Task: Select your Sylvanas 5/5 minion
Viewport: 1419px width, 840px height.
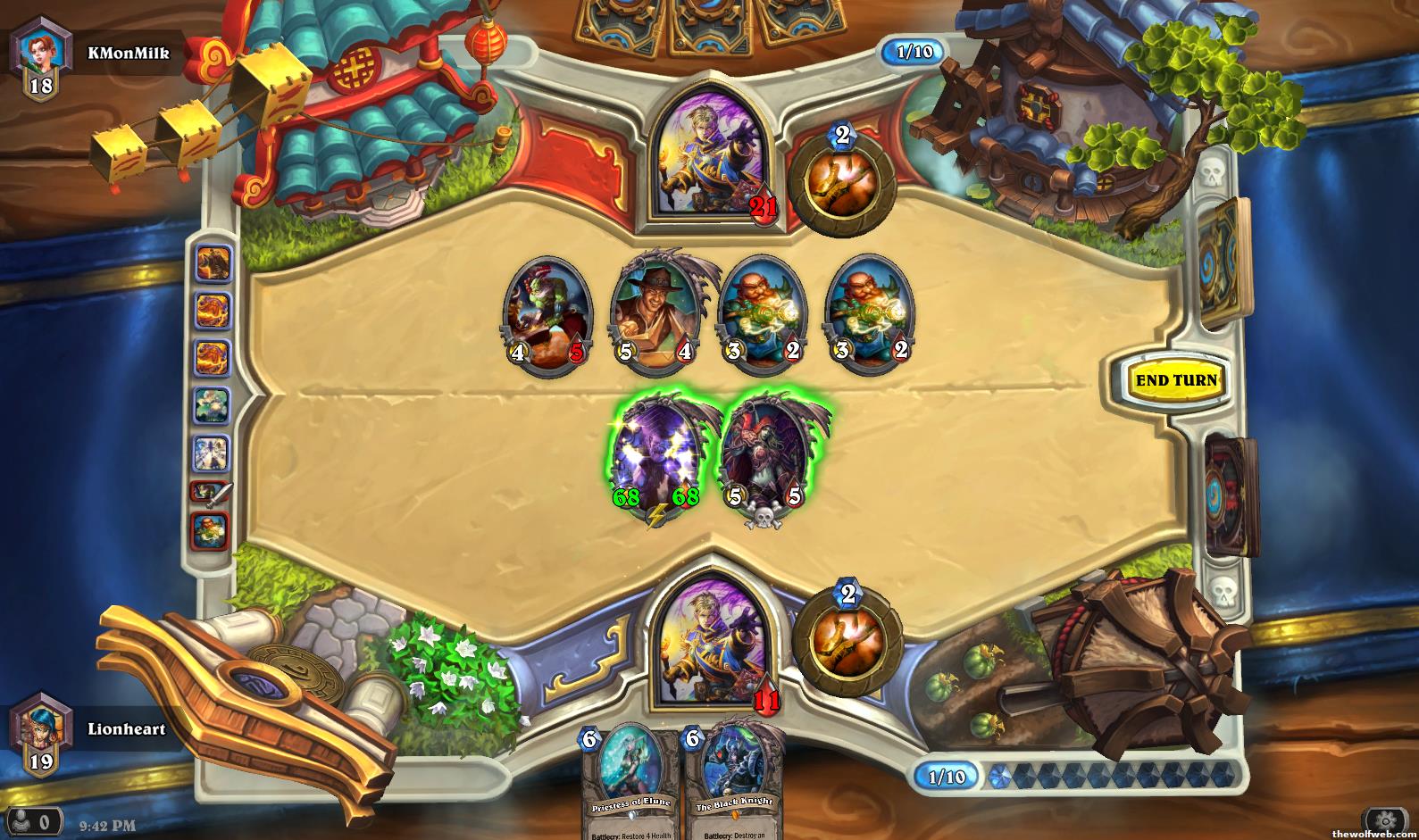Action: point(764,461)
